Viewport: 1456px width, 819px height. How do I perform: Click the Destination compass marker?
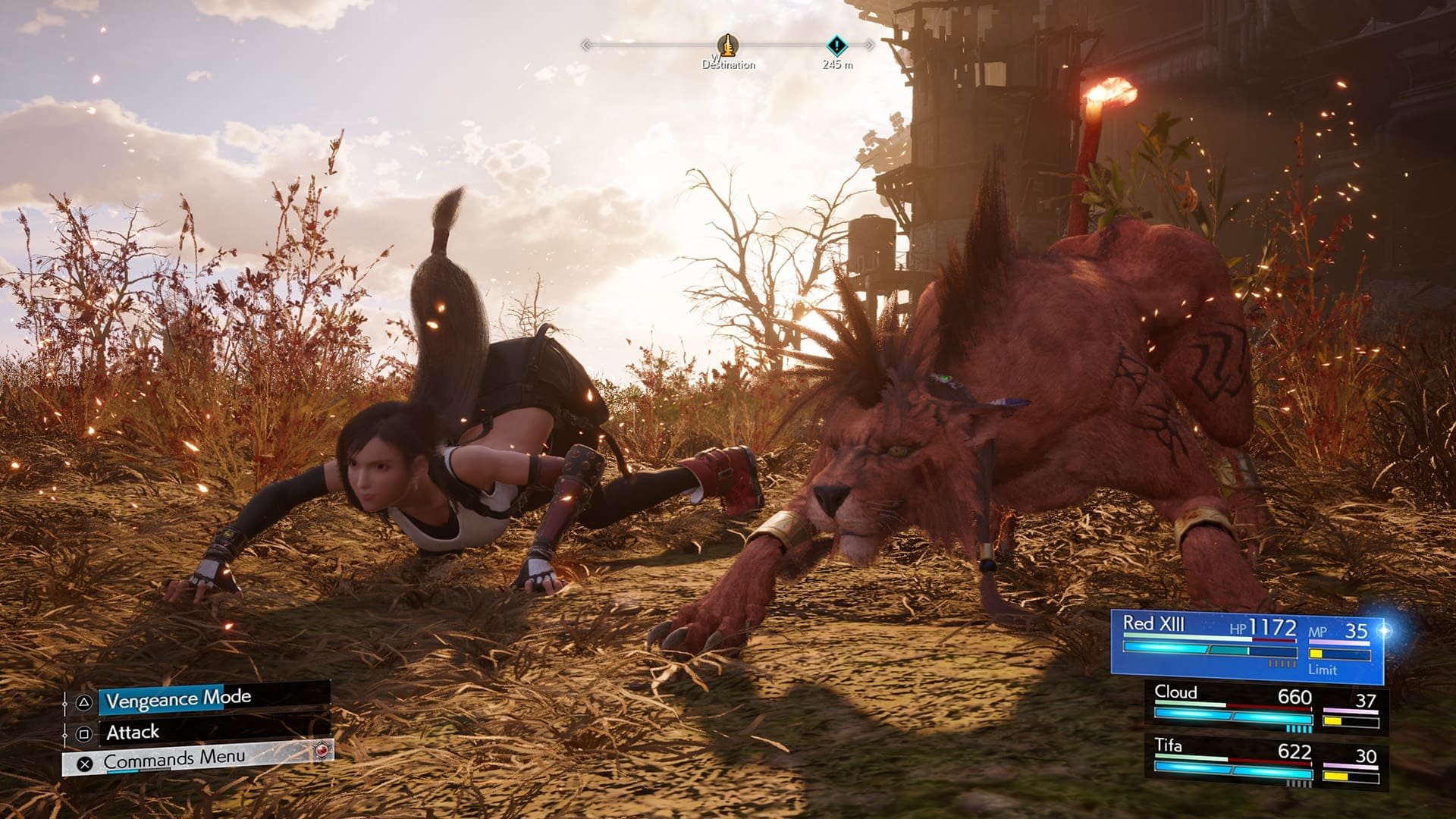(x=727, y=46)
